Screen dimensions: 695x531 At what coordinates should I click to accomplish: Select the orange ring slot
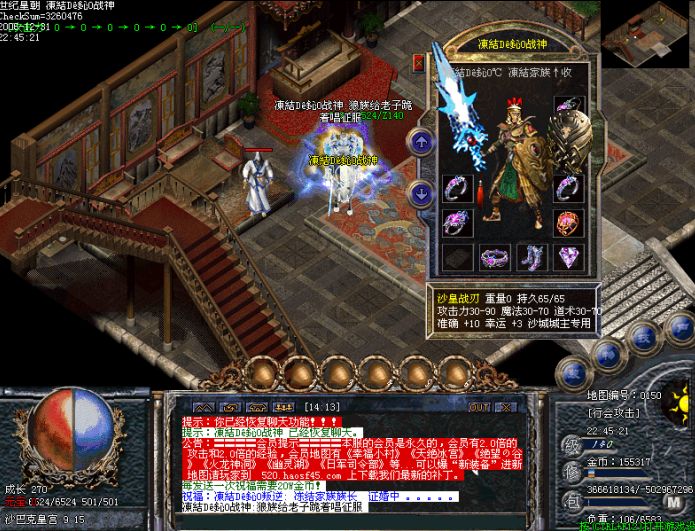click(568, 222)
